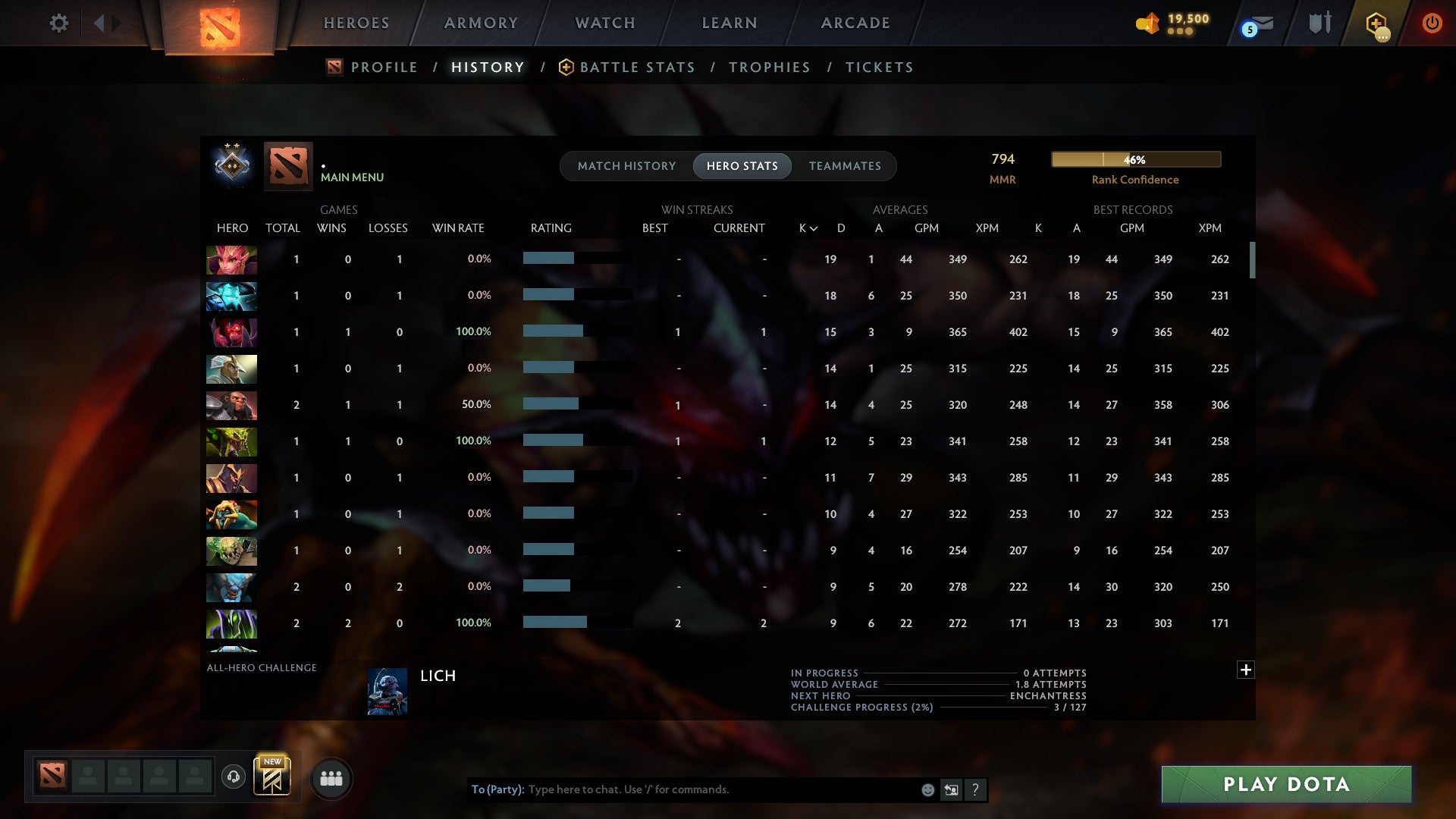Viewport: 1456px width, 819px height.
Task: Toggle party voice chat with the headset icon
Action: click(x=234, y=777)
